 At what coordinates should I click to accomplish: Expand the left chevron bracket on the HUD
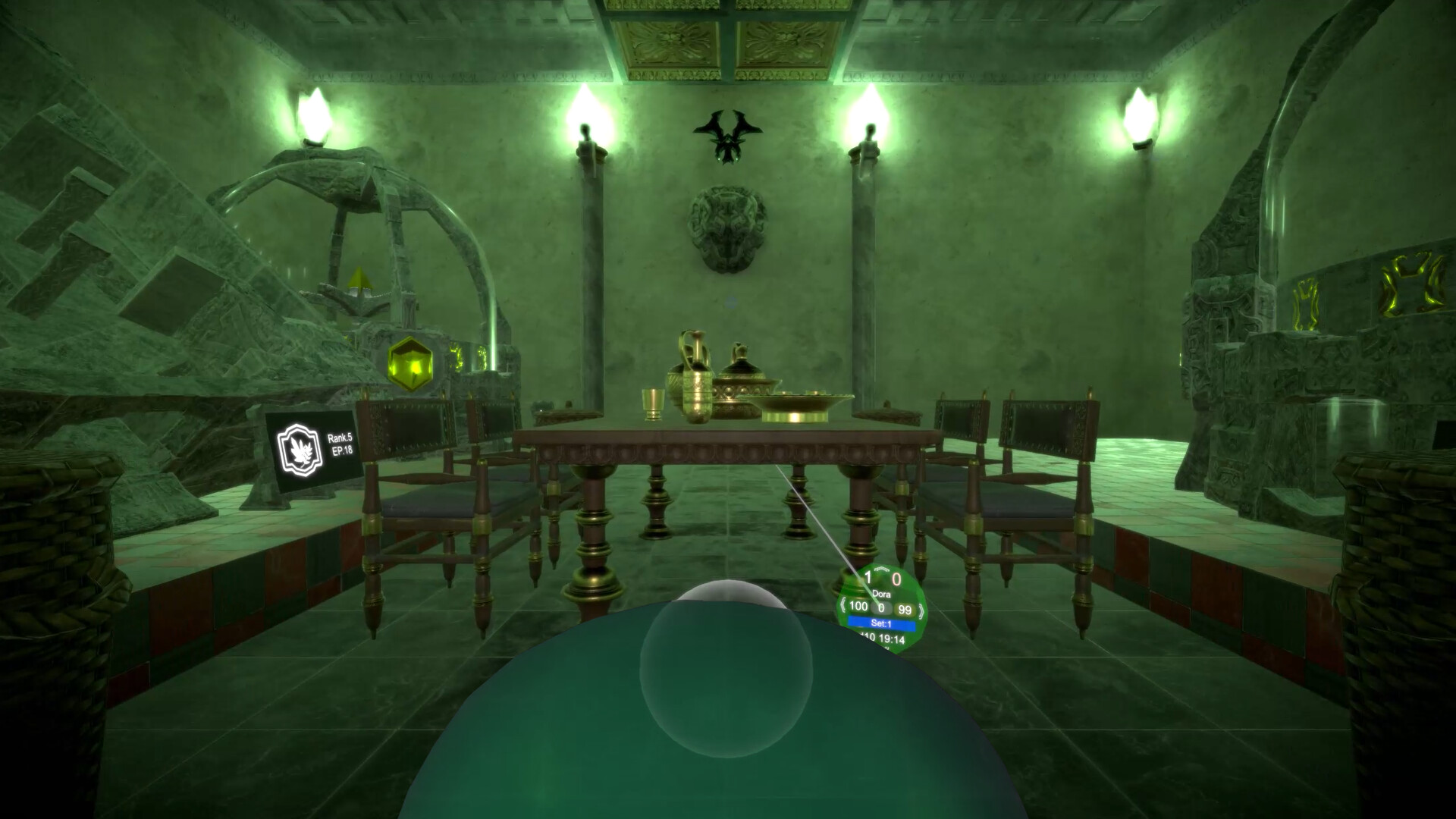[x=843, y=607]
